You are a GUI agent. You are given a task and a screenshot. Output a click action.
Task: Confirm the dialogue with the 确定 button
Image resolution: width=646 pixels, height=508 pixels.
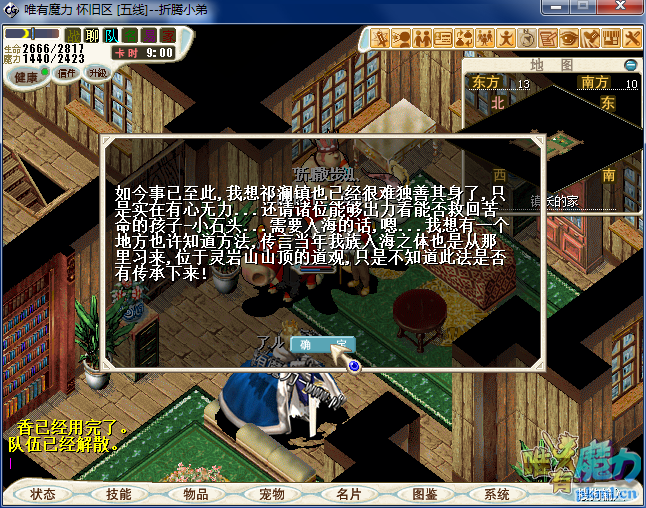pyautogui.click(x=322, y=345)
